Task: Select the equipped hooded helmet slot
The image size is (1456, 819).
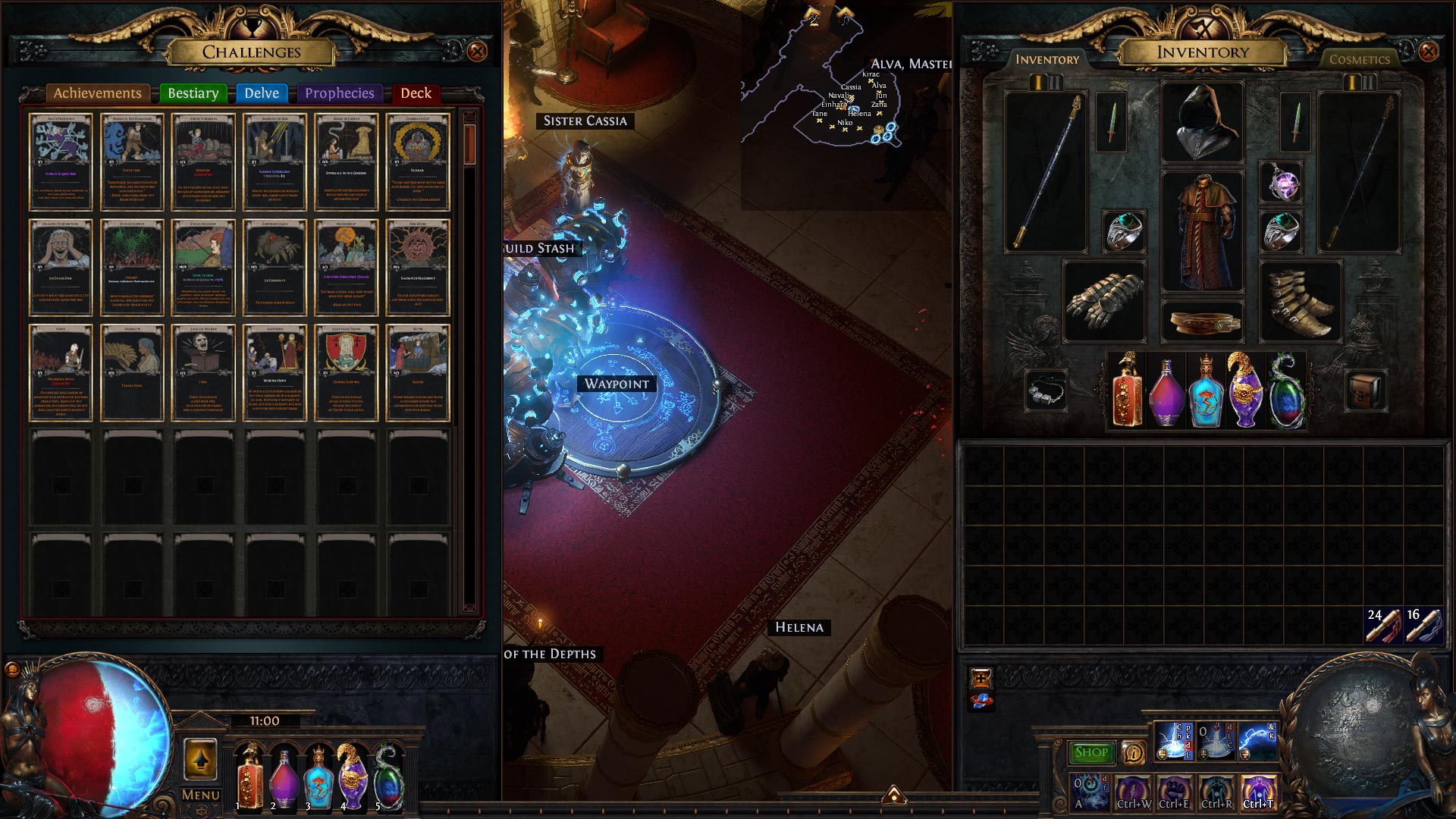Action: (1202, 121)
